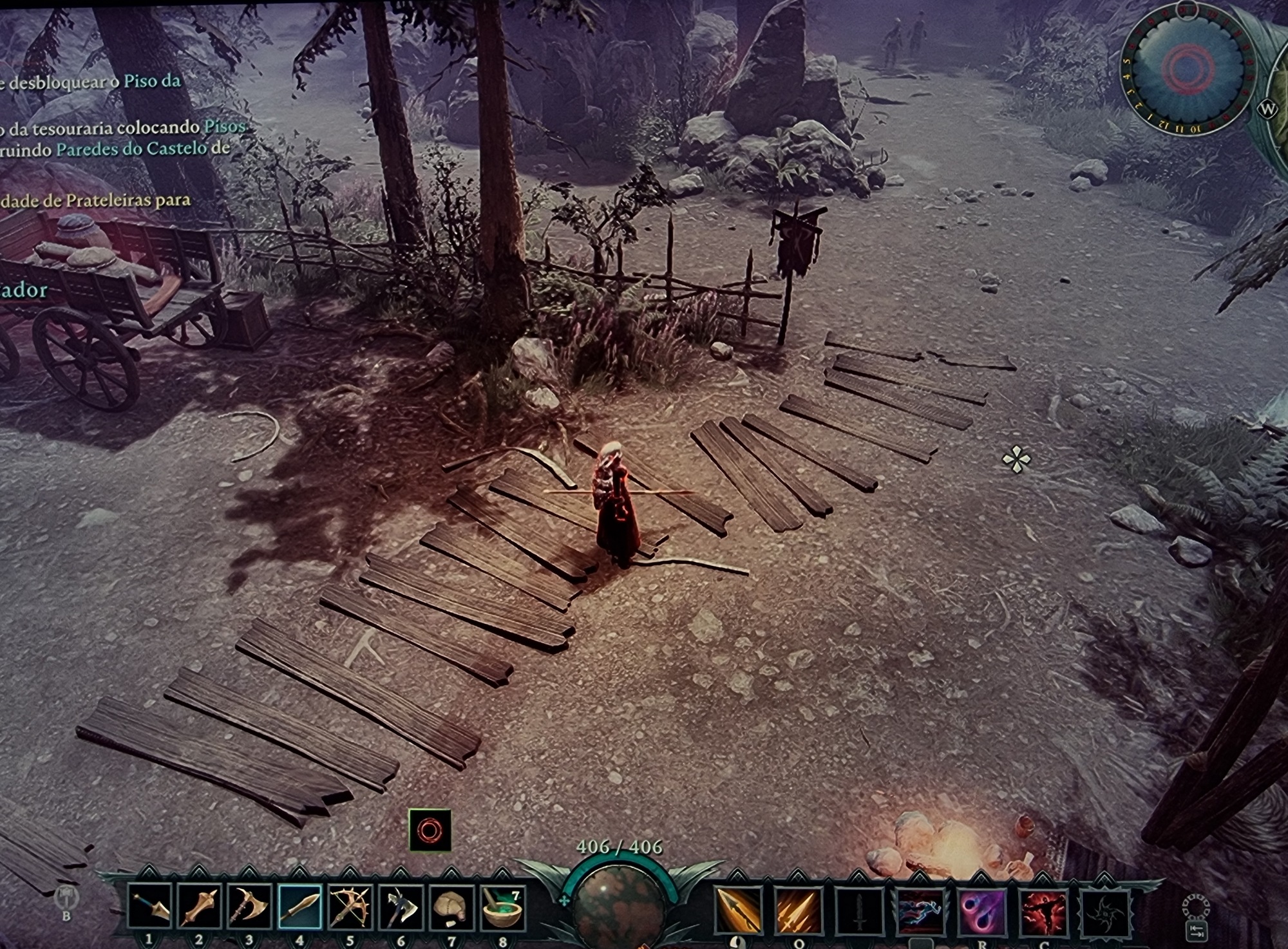Select the copper axe hotbar slot
Viewport: 1288px width, 949px height.
[x=250, y=907]
